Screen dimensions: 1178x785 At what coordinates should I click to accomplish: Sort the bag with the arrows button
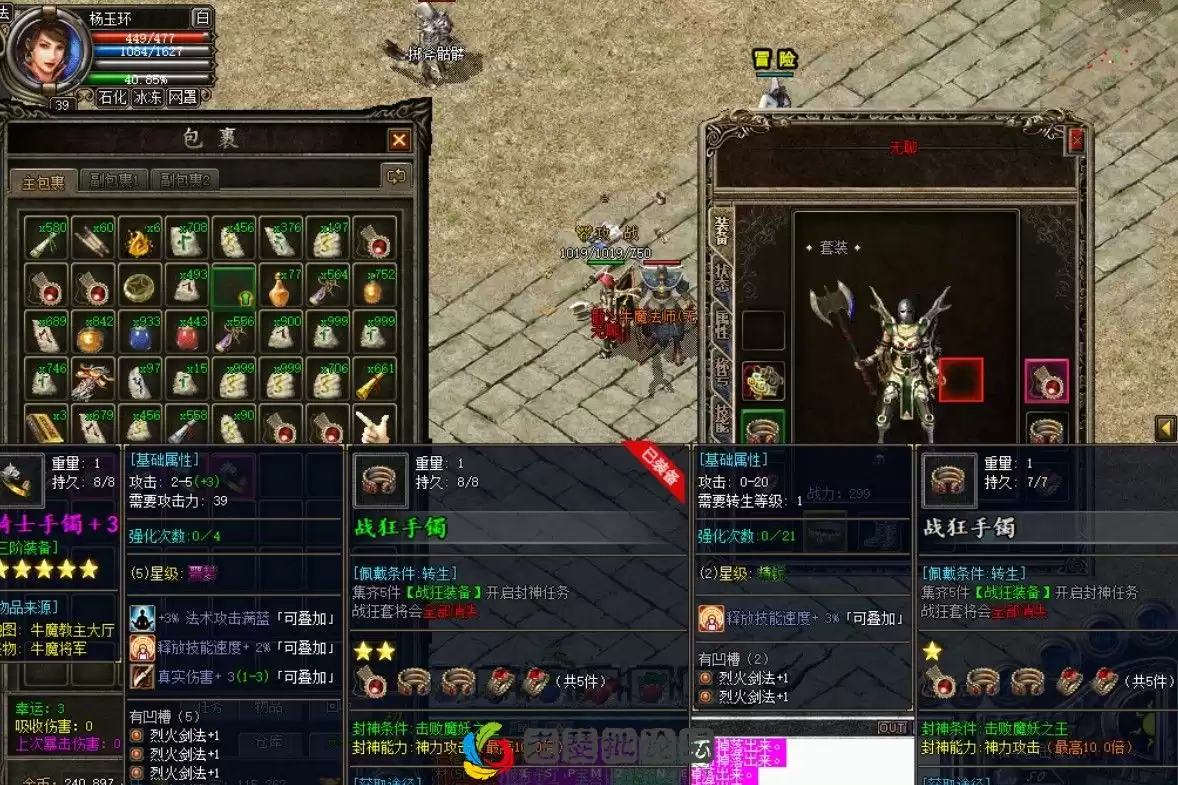[x=397, y=177]
